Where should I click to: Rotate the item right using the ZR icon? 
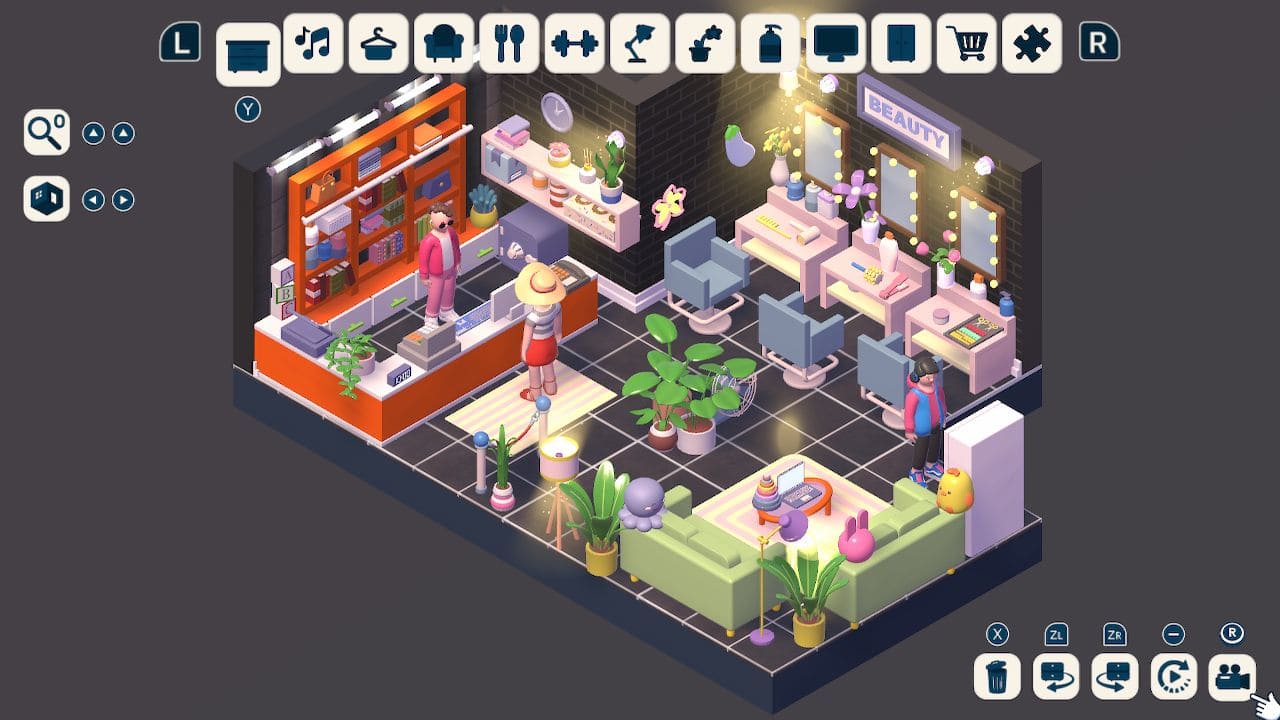point(1113,678)
